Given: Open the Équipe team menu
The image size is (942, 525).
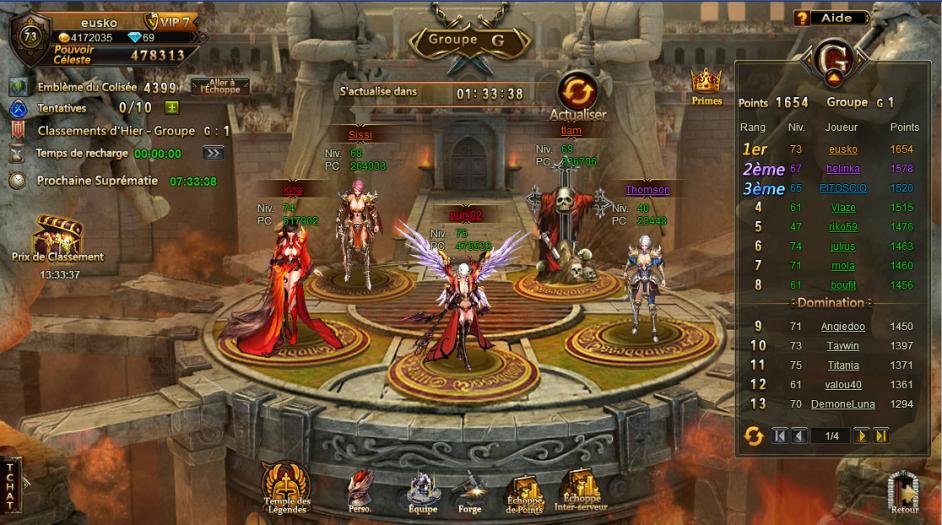Looking at the screenshot, I should coord(422,490).
